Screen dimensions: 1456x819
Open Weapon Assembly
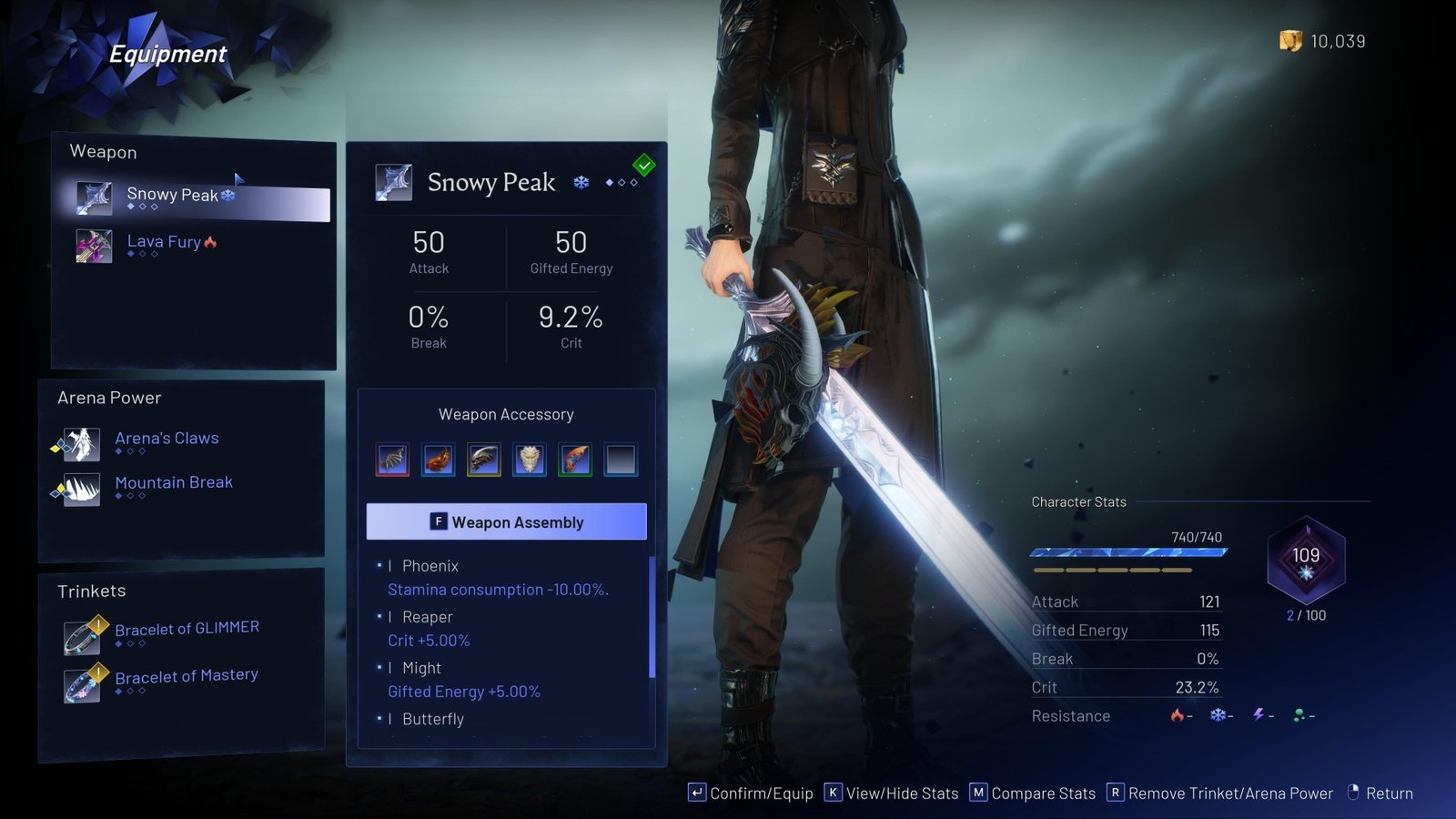coord(506,521)
